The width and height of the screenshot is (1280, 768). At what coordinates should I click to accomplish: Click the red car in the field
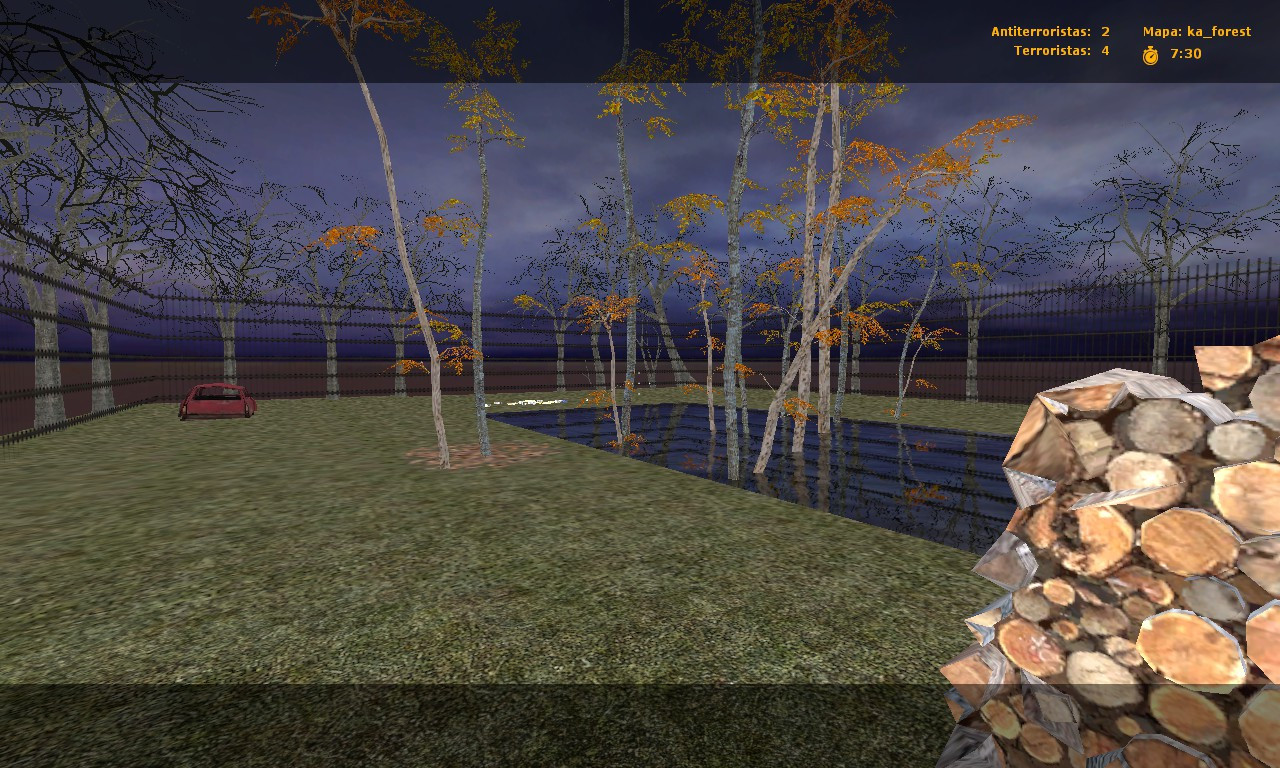point(216,400)
